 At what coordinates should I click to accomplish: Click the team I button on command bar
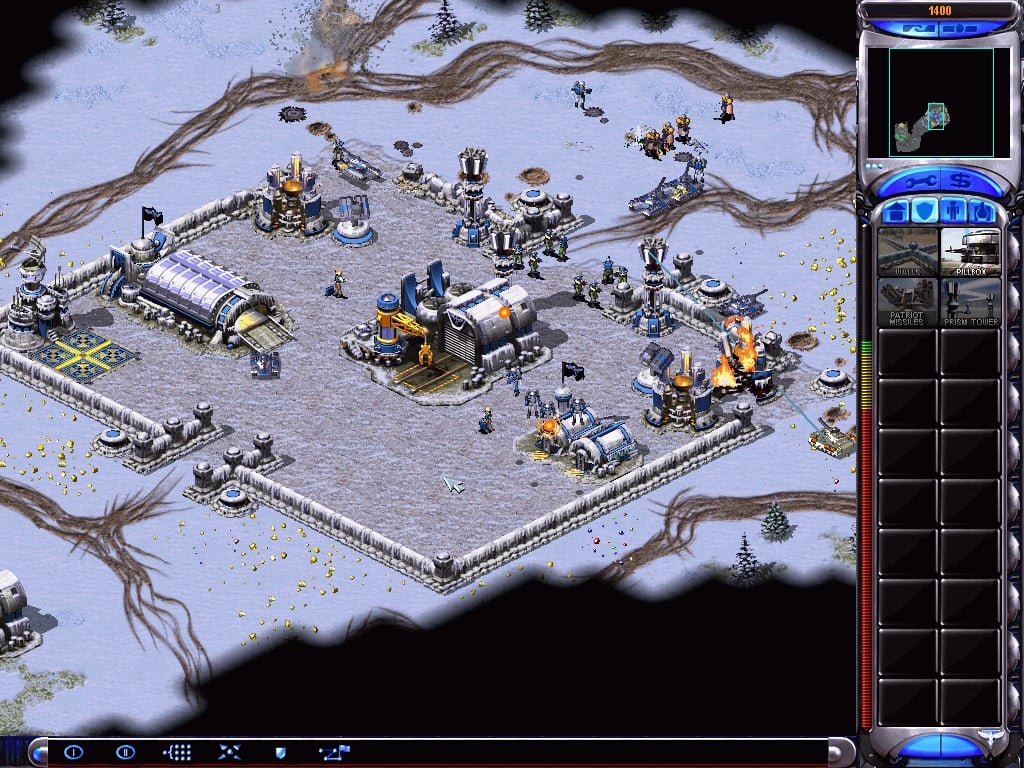click(x=74, y=752)
